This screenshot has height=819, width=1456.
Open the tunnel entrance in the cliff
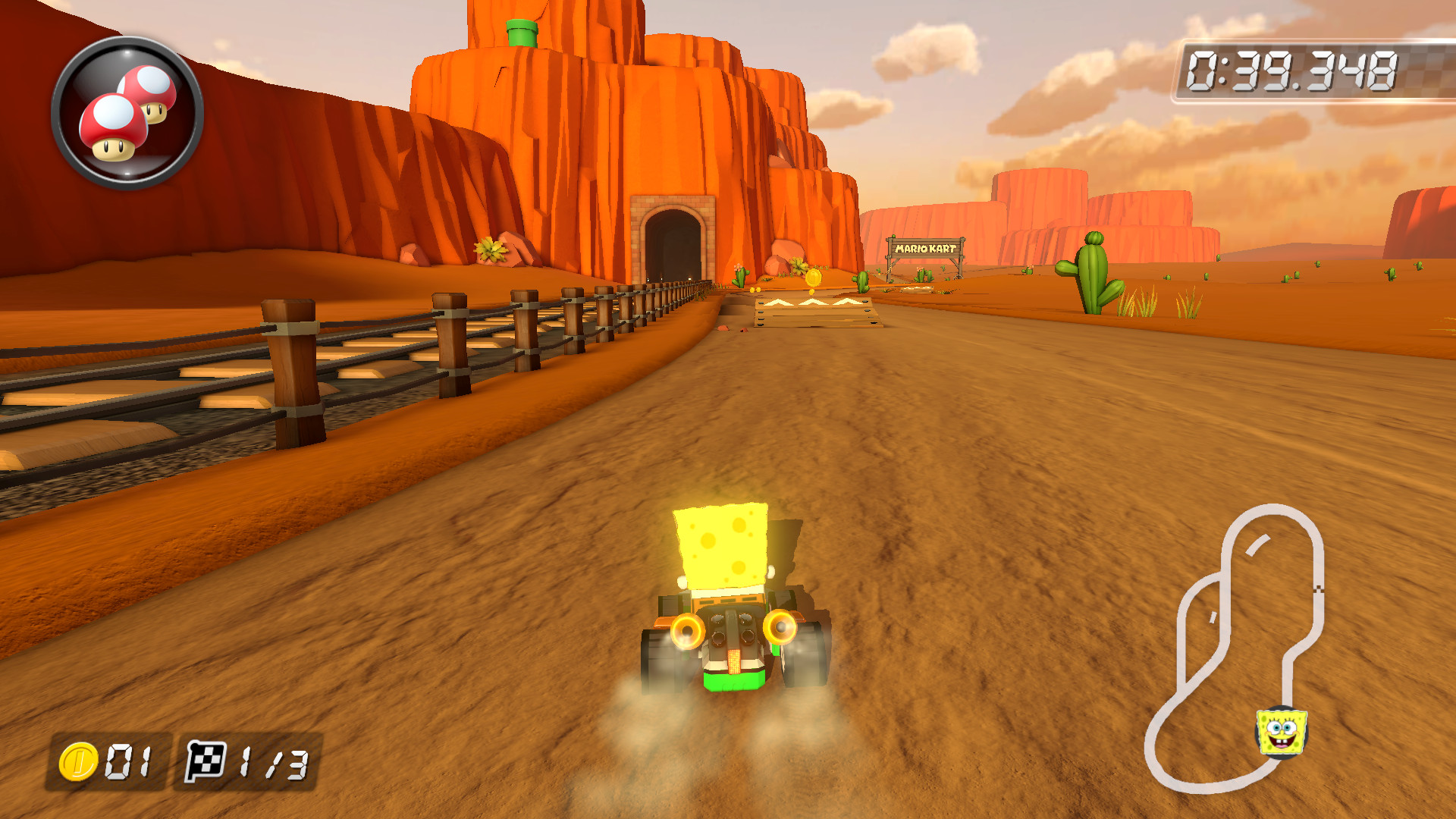pos(671,243)
